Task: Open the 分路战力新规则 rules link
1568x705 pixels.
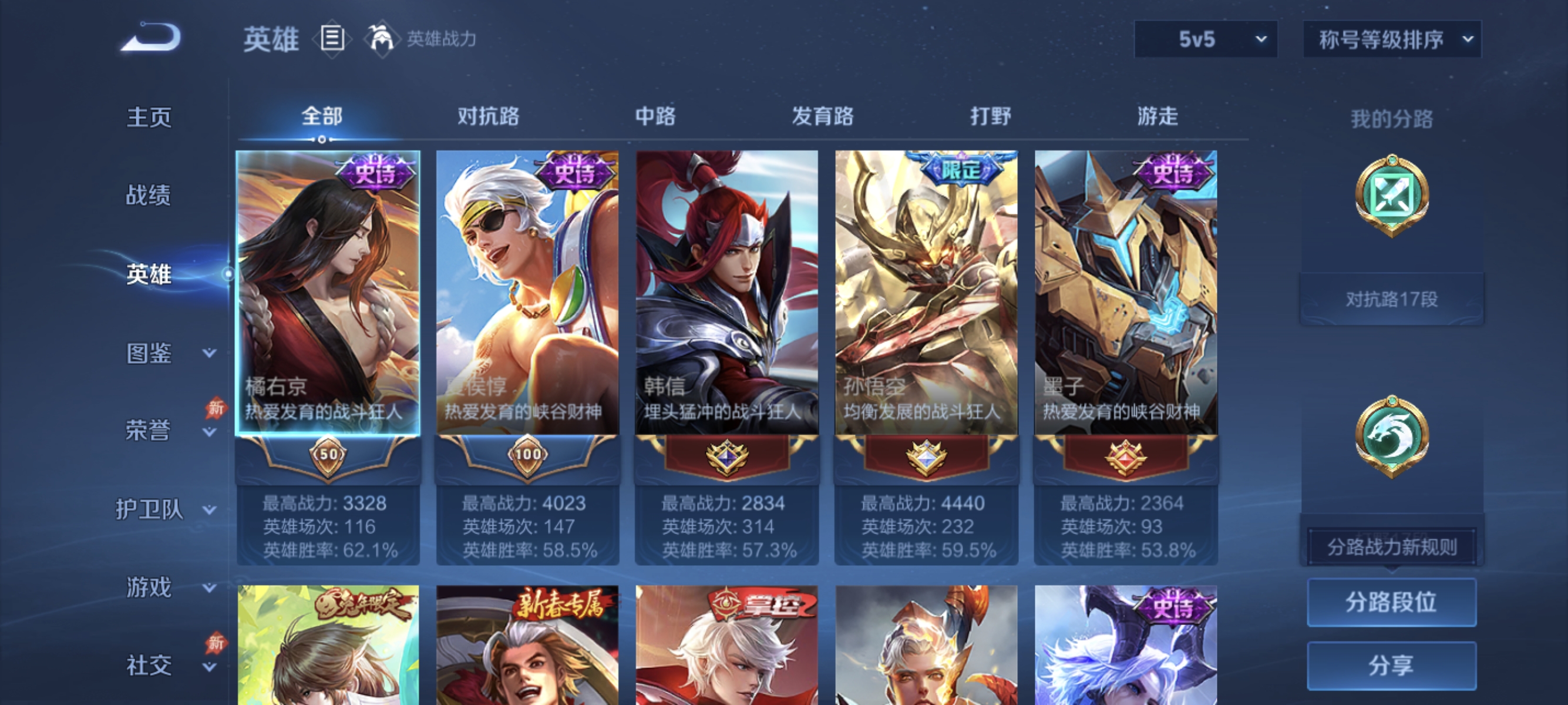Action: (x=1392, y=547)
